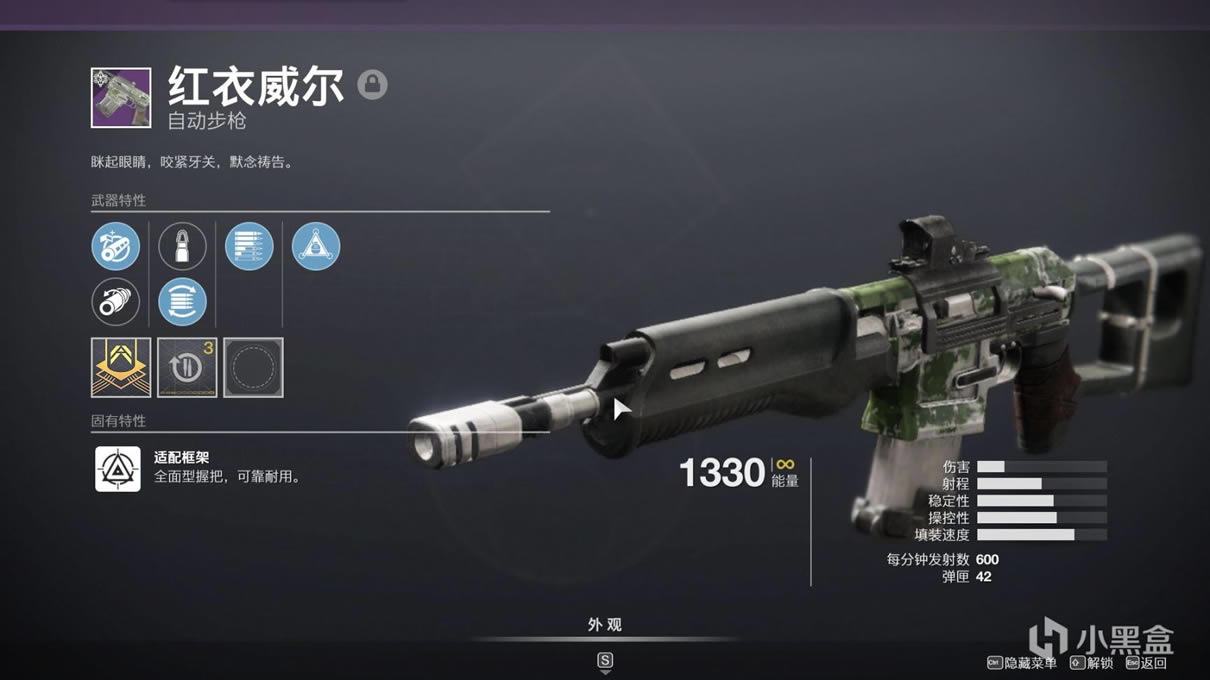
Task: Open the weapon mod slot marked 3
Action: click(187, 367)
